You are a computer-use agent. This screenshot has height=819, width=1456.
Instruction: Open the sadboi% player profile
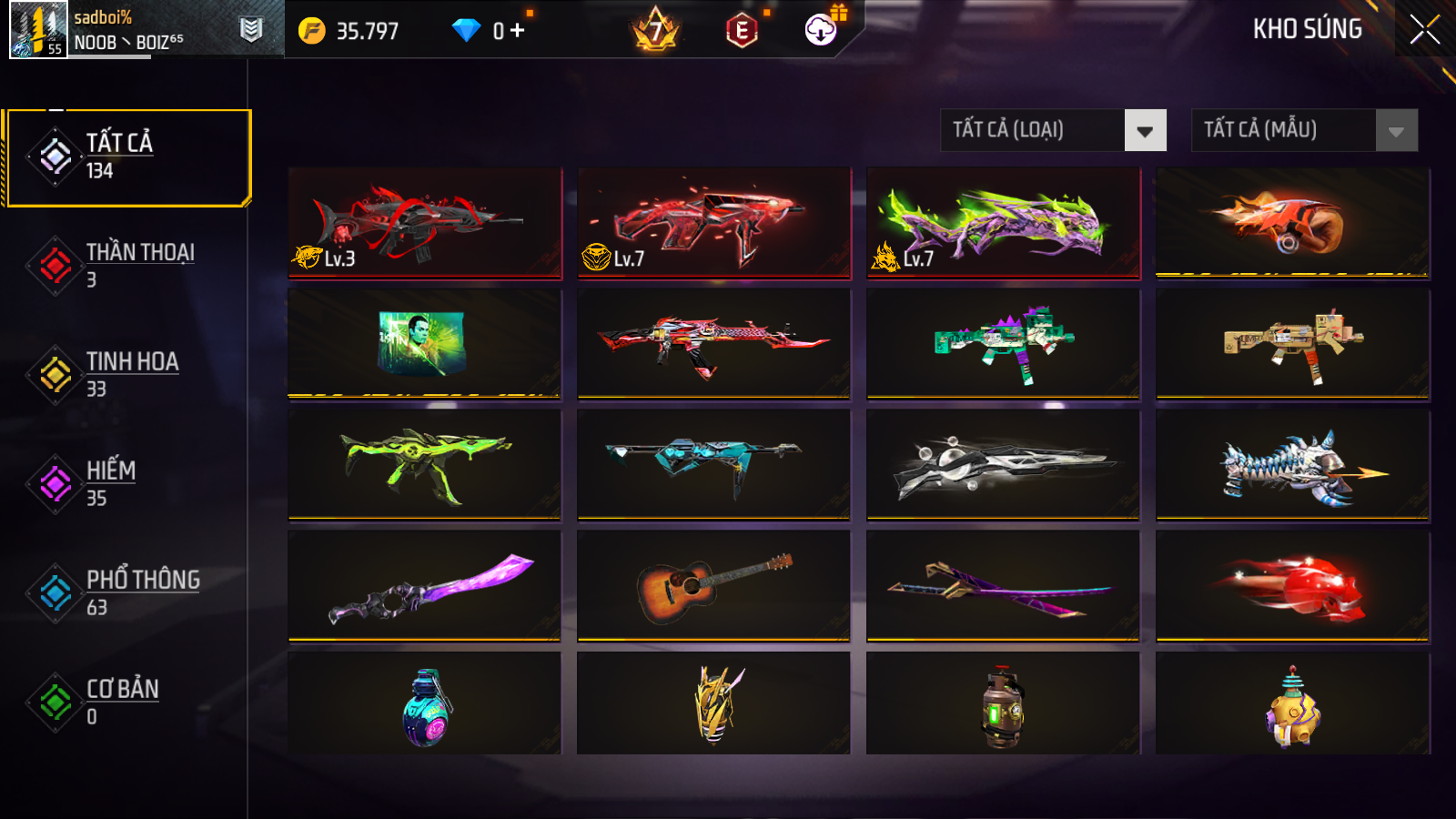point(38,30)
